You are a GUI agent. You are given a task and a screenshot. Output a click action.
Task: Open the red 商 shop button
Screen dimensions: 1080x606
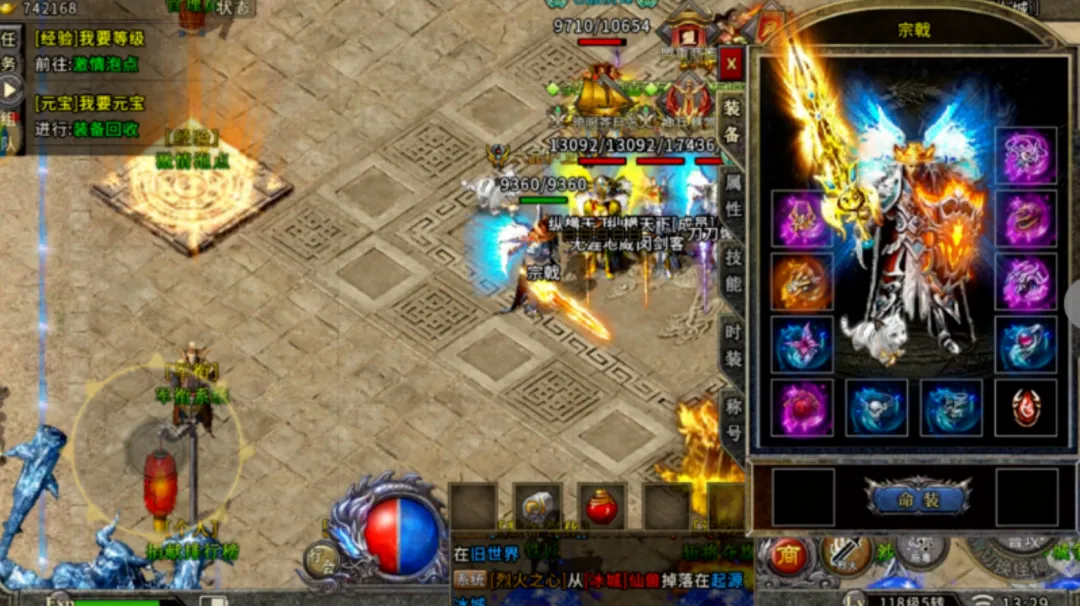[x=788, y=556]
